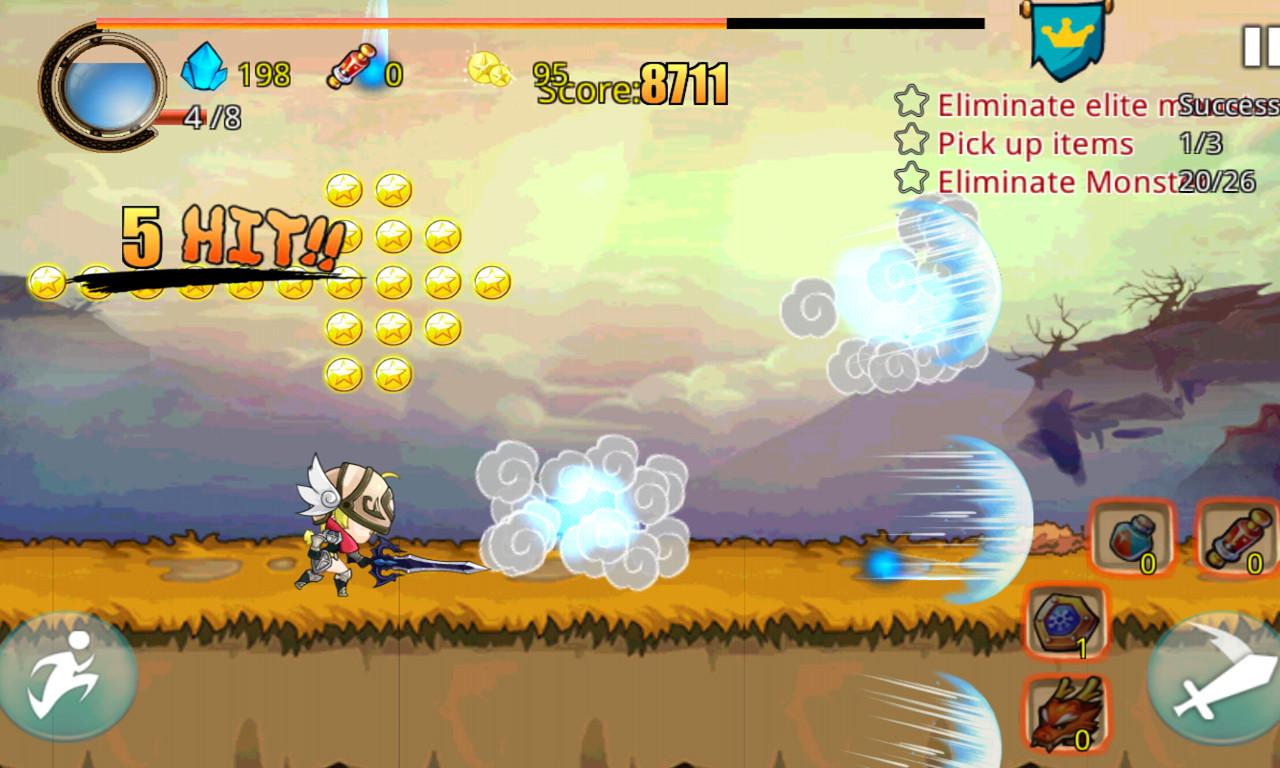
Task: Tap the jump button with running figure
Action: tap(66, 681)
